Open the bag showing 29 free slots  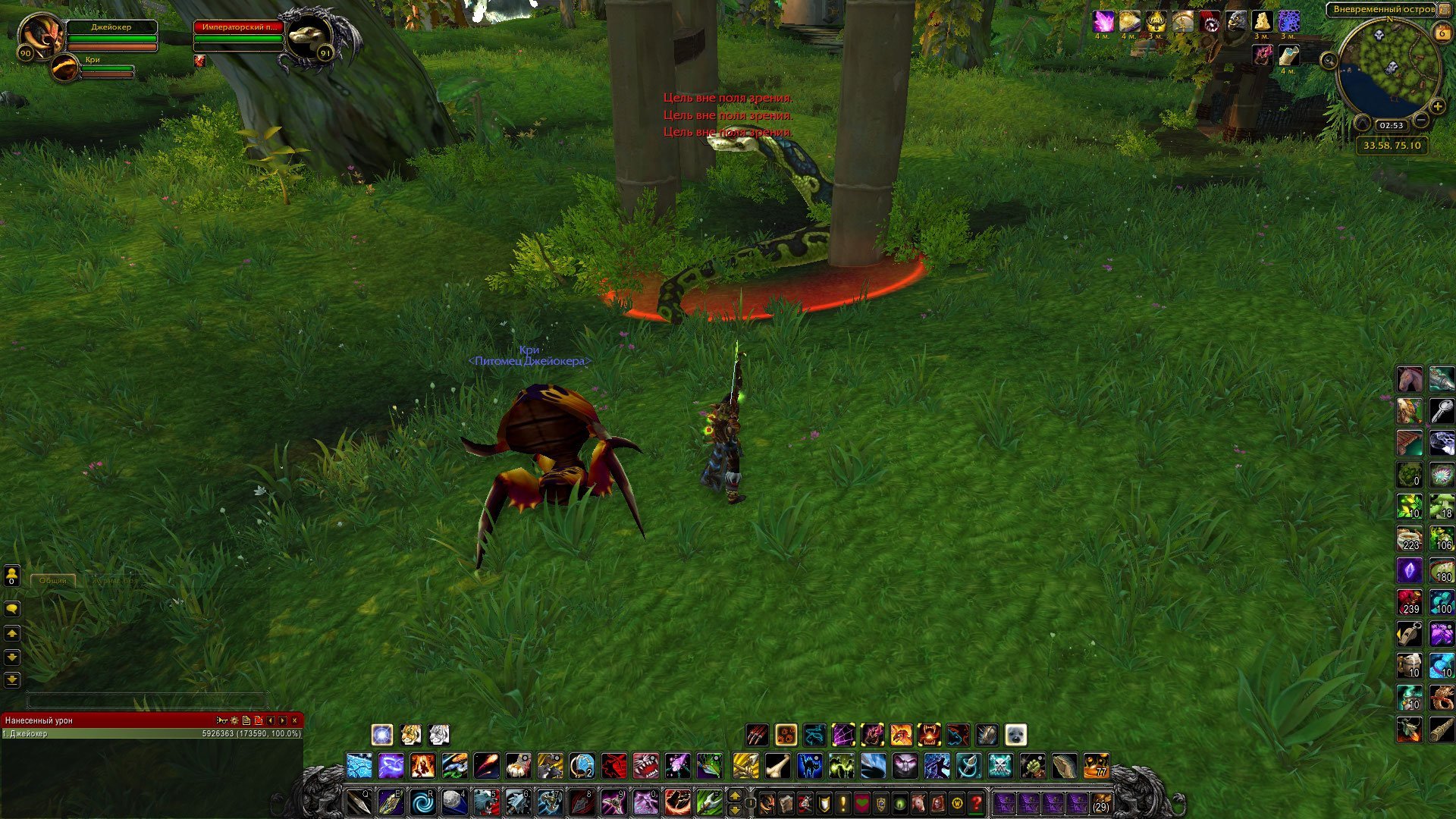click(1100, 802)
